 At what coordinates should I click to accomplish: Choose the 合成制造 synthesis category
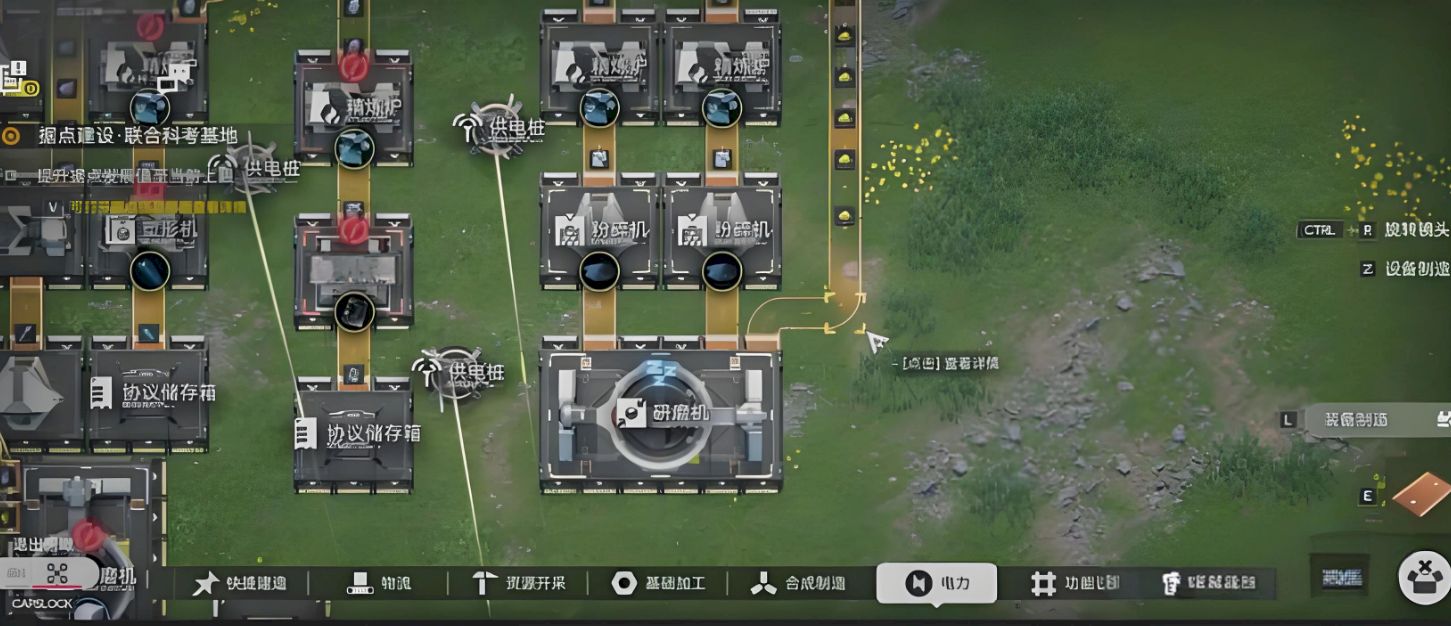[x=798, y=583]
